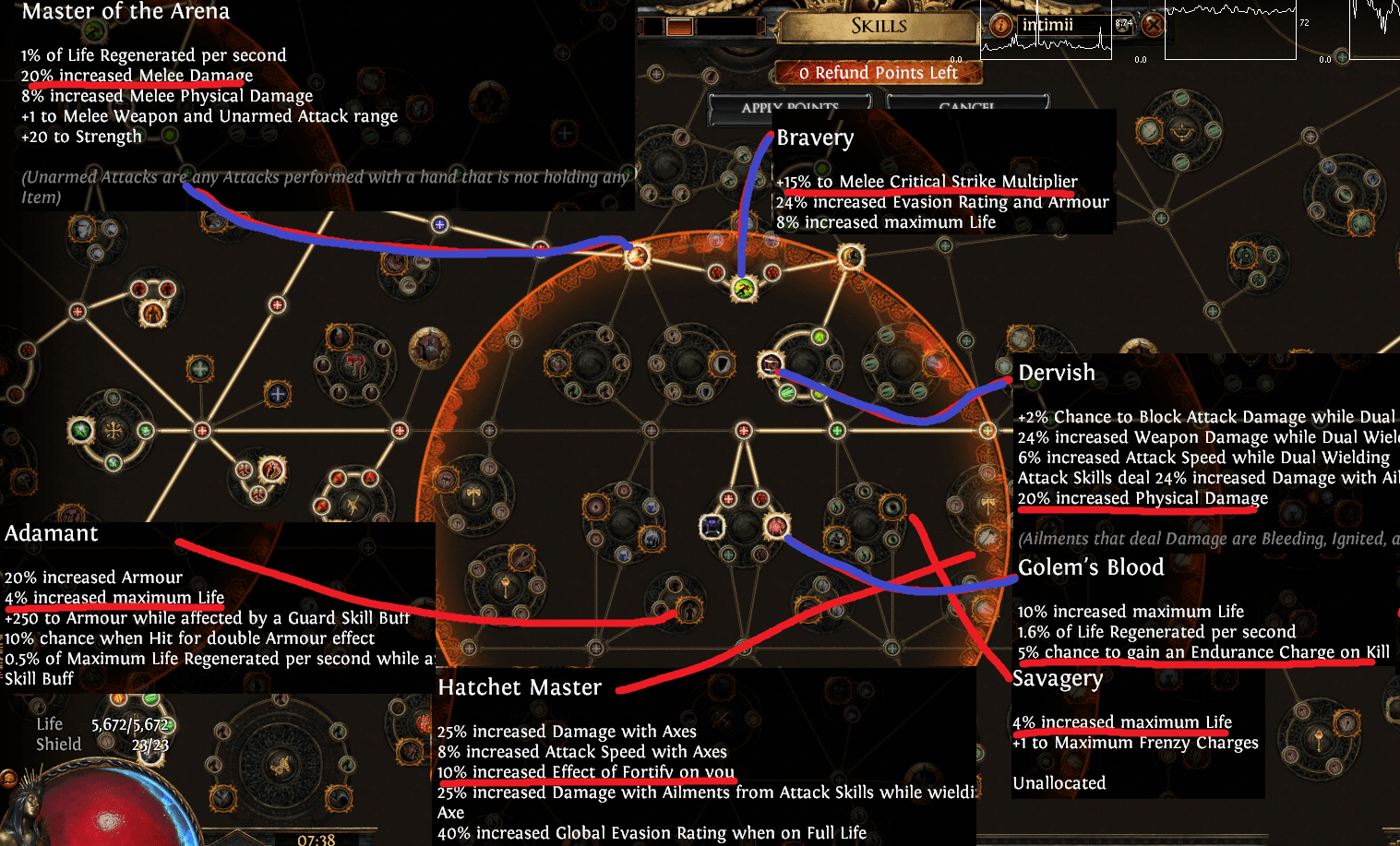This screenshot has width=1400, height=846.
Task: Select the Master of the Arena notable
Action: click(x=637, y=256)
